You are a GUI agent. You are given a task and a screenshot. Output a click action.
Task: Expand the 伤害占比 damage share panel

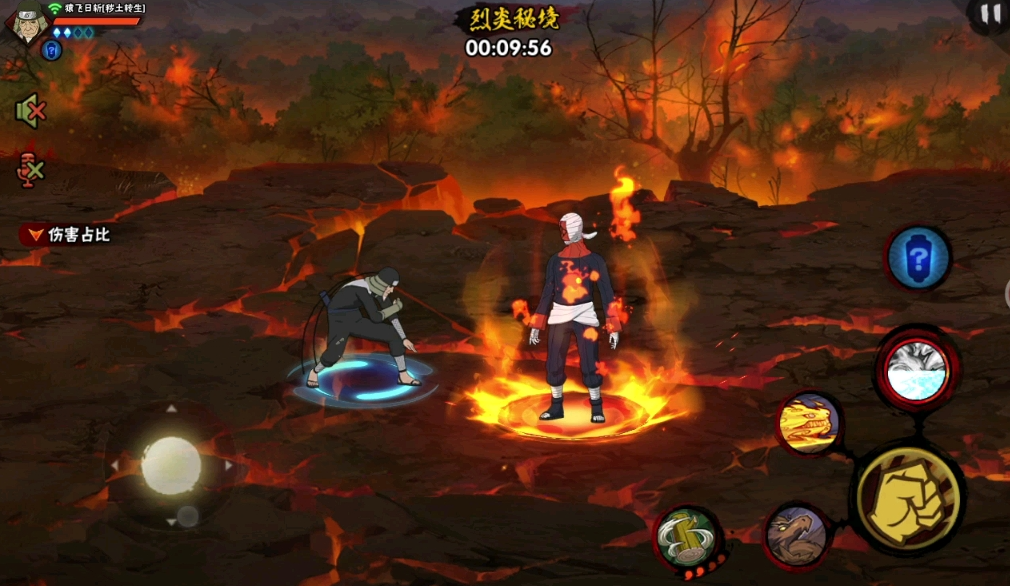[68, 235]
